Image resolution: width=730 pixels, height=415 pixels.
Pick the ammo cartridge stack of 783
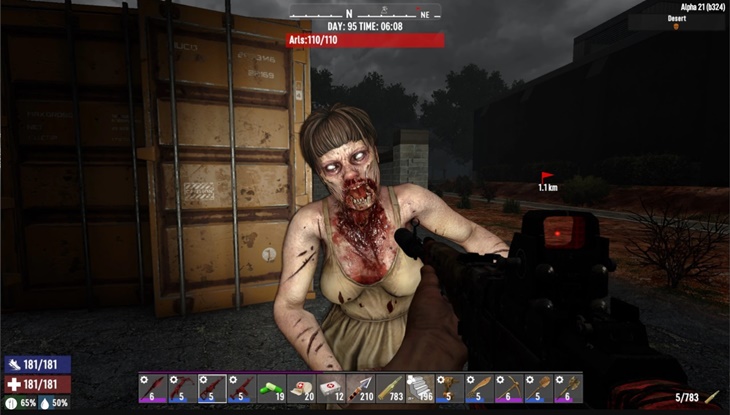point(390,388)
